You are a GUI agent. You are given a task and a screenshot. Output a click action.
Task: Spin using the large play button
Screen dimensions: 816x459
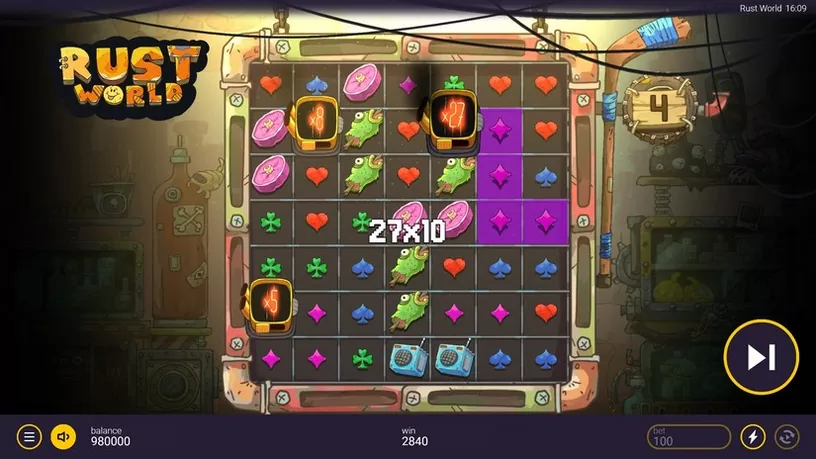point(761,356)
